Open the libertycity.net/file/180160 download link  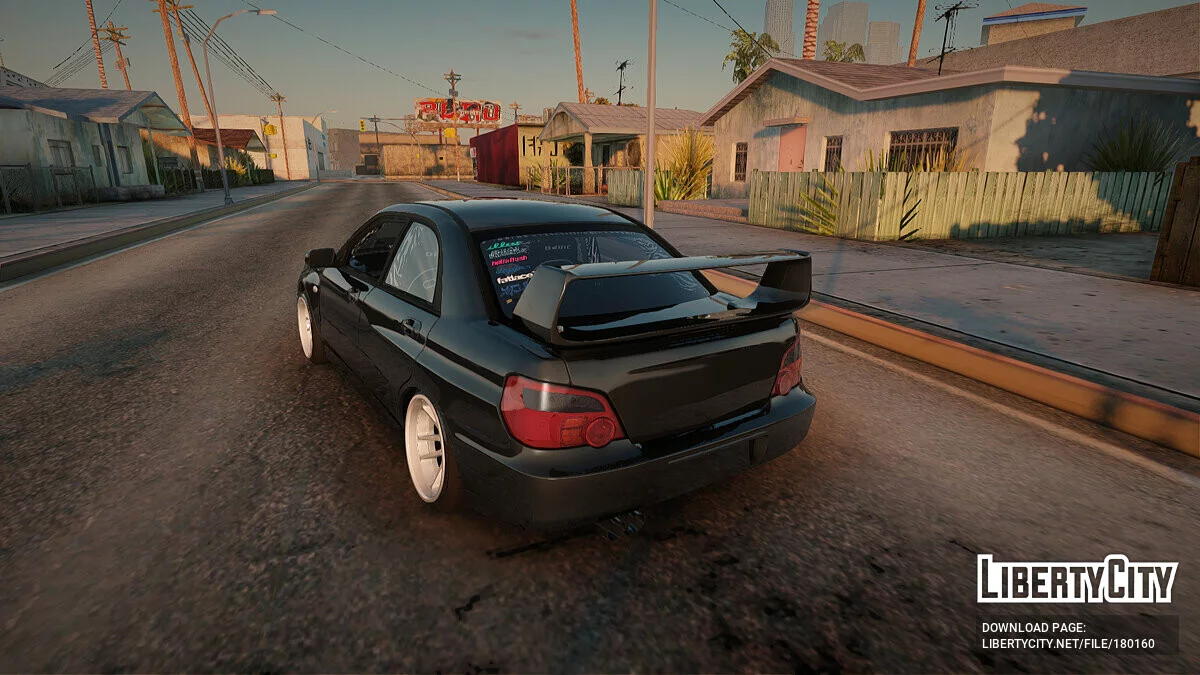click(1067, 644)
